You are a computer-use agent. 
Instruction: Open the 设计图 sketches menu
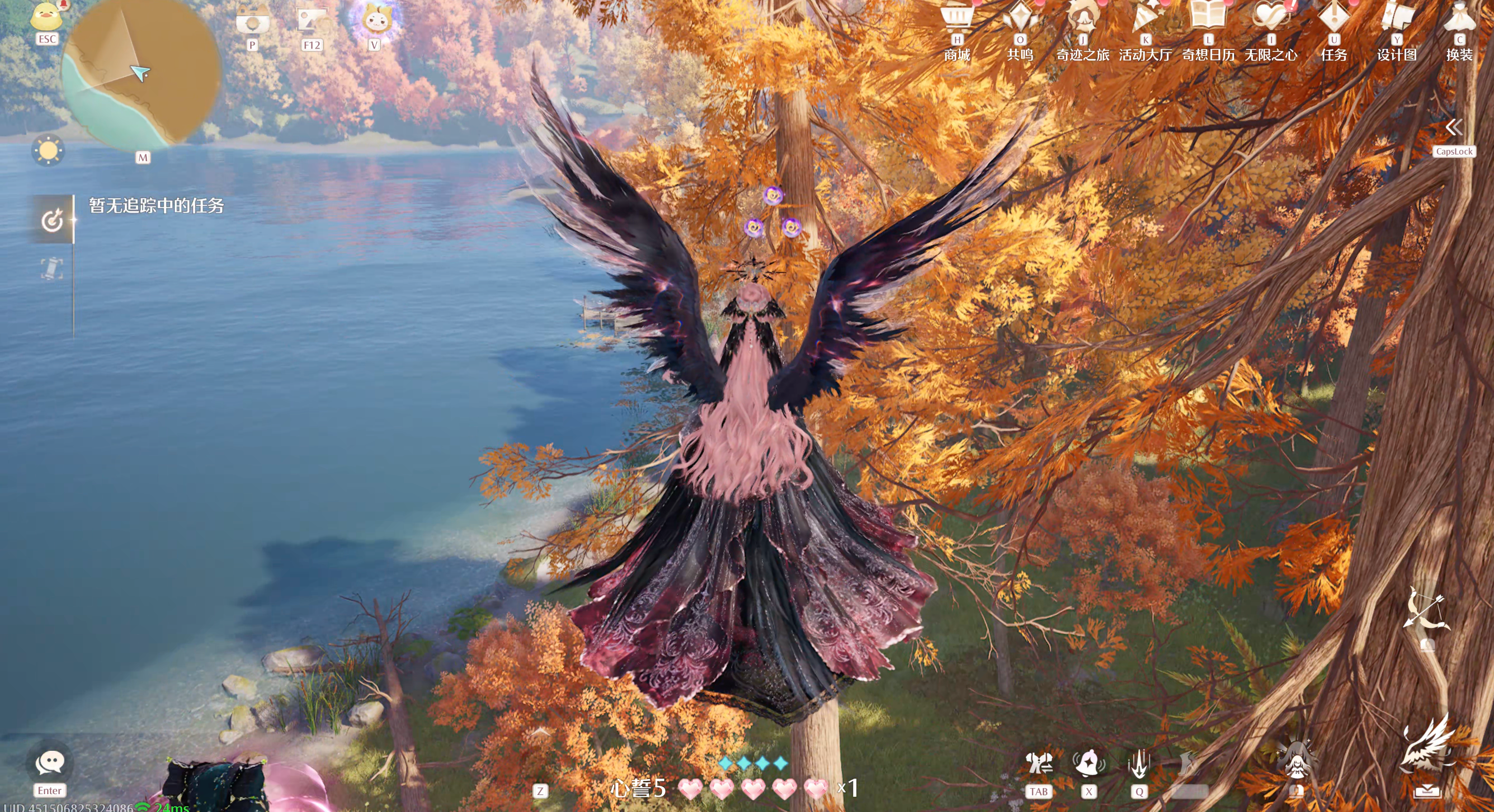1397,17
